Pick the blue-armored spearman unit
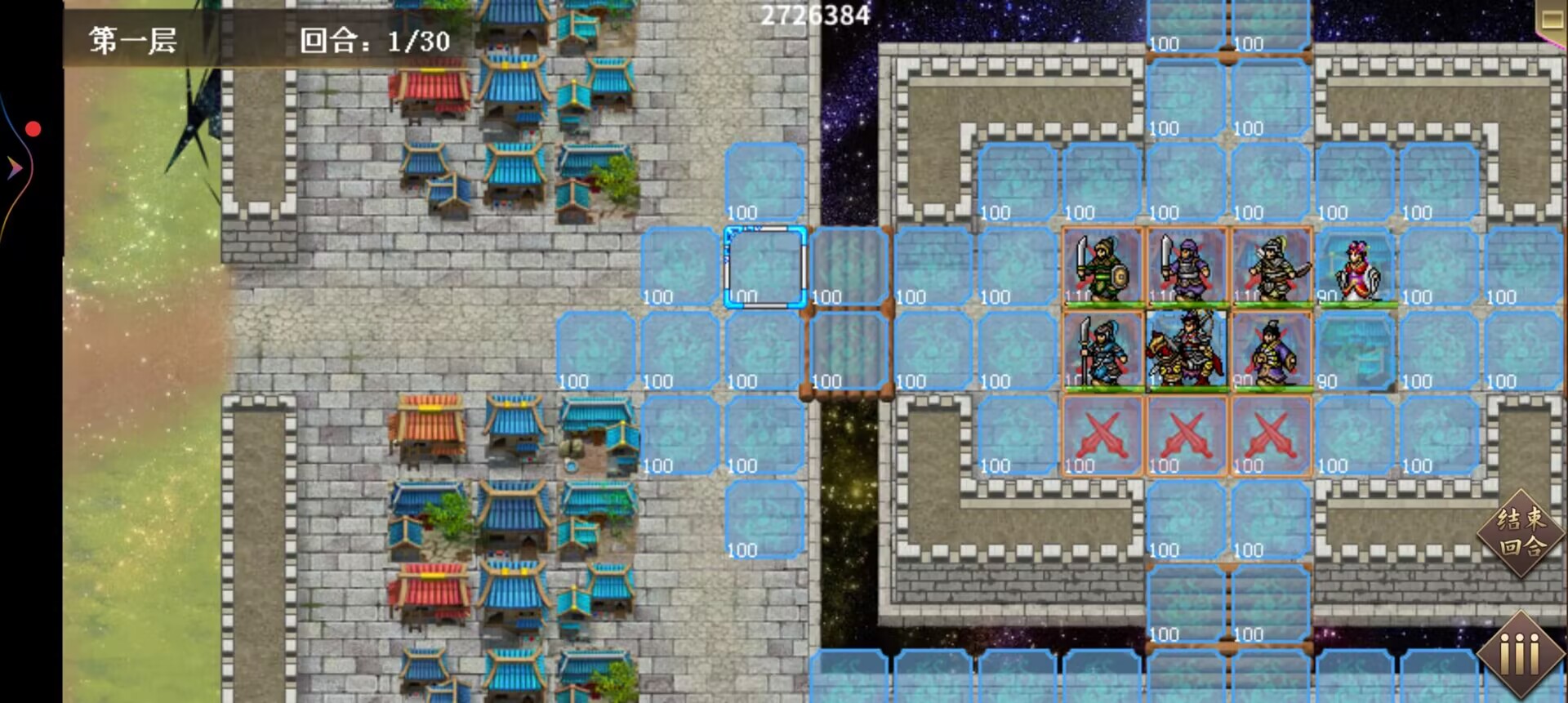This screenshot has width=1568, height=703. pos(1102,352)
